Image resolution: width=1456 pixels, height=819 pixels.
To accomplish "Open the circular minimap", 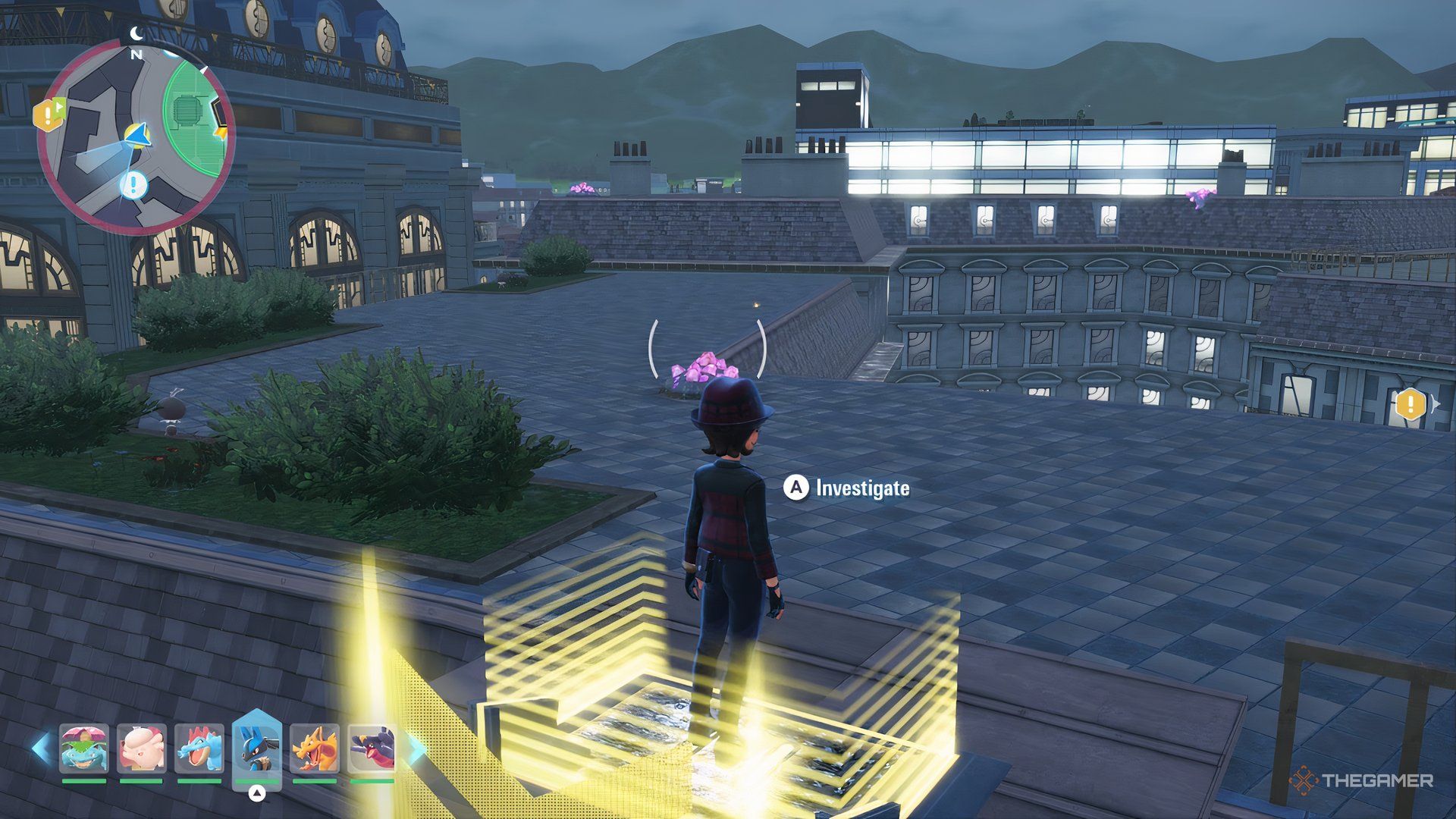I will (136, 138).
